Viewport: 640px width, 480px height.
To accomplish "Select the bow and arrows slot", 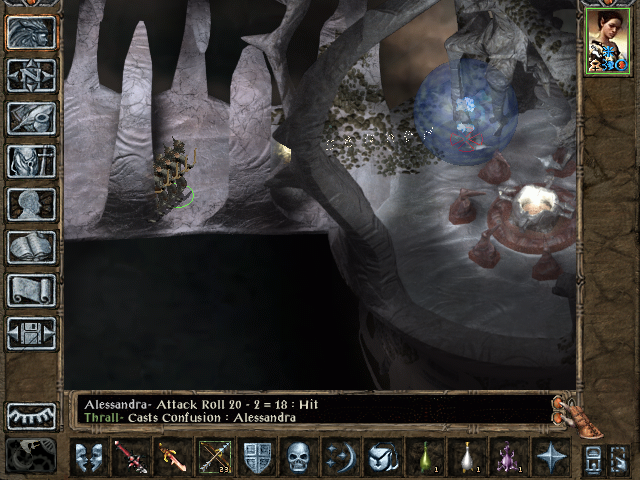I will [214, 457].
